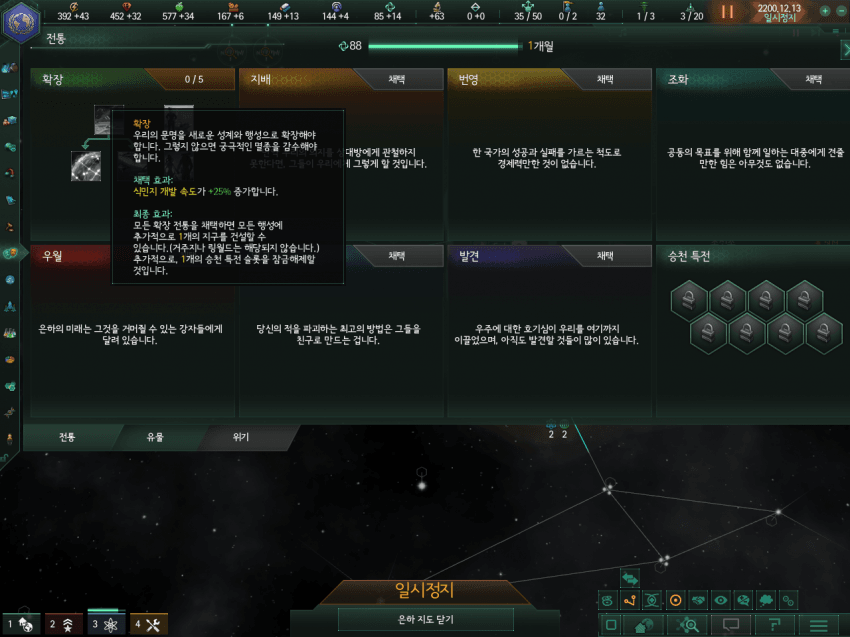
Task: Toggle the orange pause button
Action: pos(728,12)
